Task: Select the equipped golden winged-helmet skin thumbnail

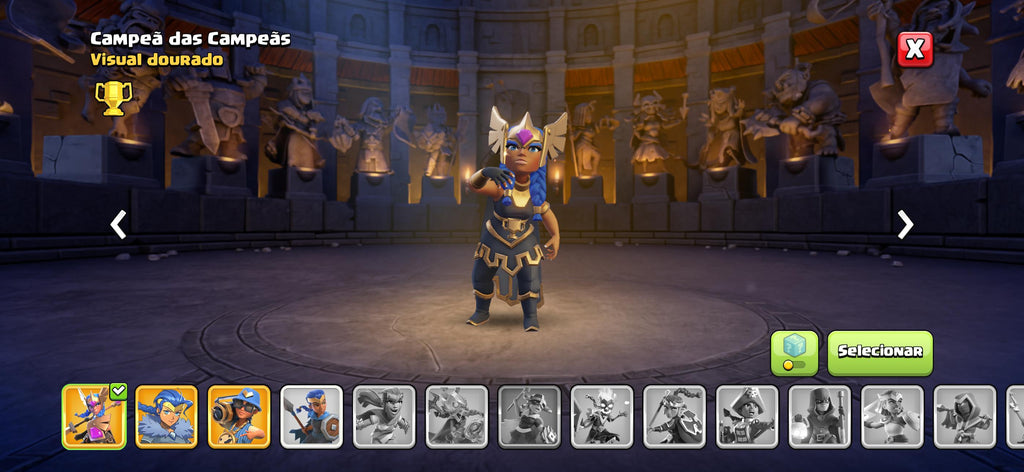Action: [94, 416]
